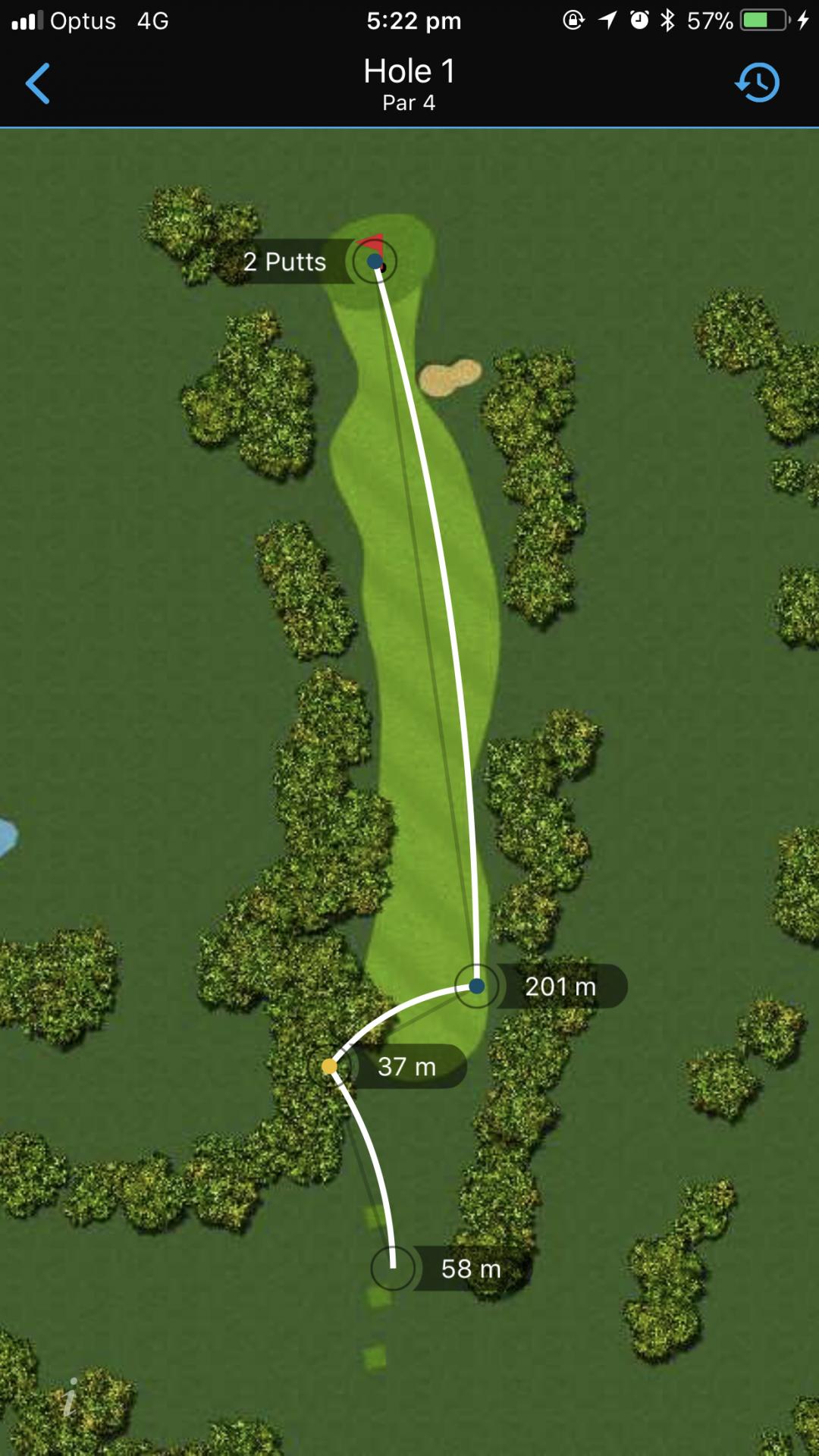The width and height of the screenshot is (819, 1456).
Task: Choose the 58 m shot label
Action: [x=471, y=1269]
